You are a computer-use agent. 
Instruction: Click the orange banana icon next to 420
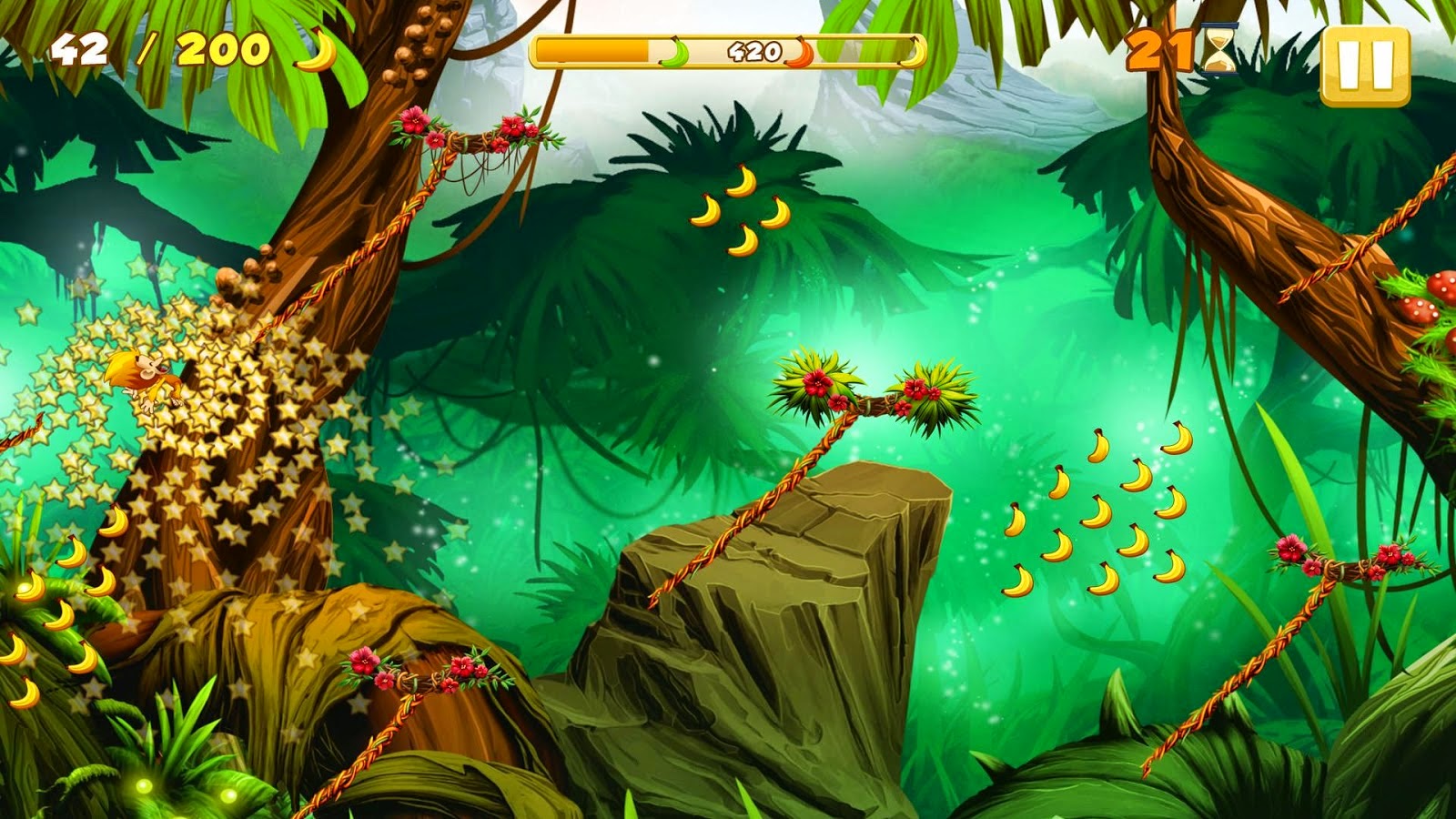[799, 52]
